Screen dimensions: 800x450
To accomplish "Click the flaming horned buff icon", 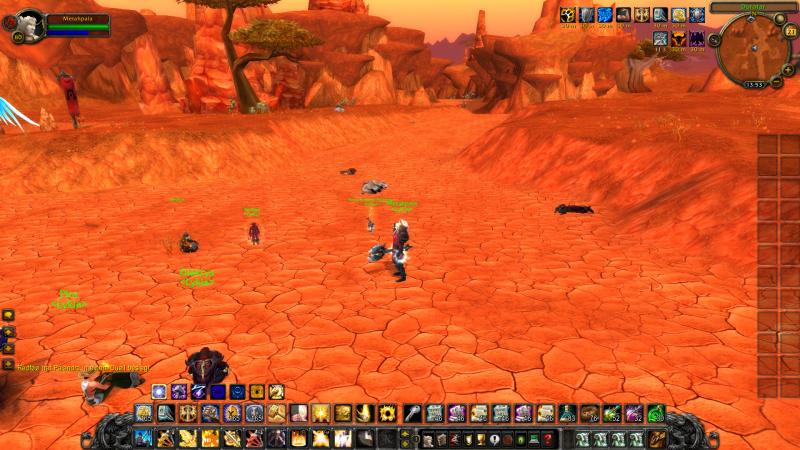I will coord(679,39).
